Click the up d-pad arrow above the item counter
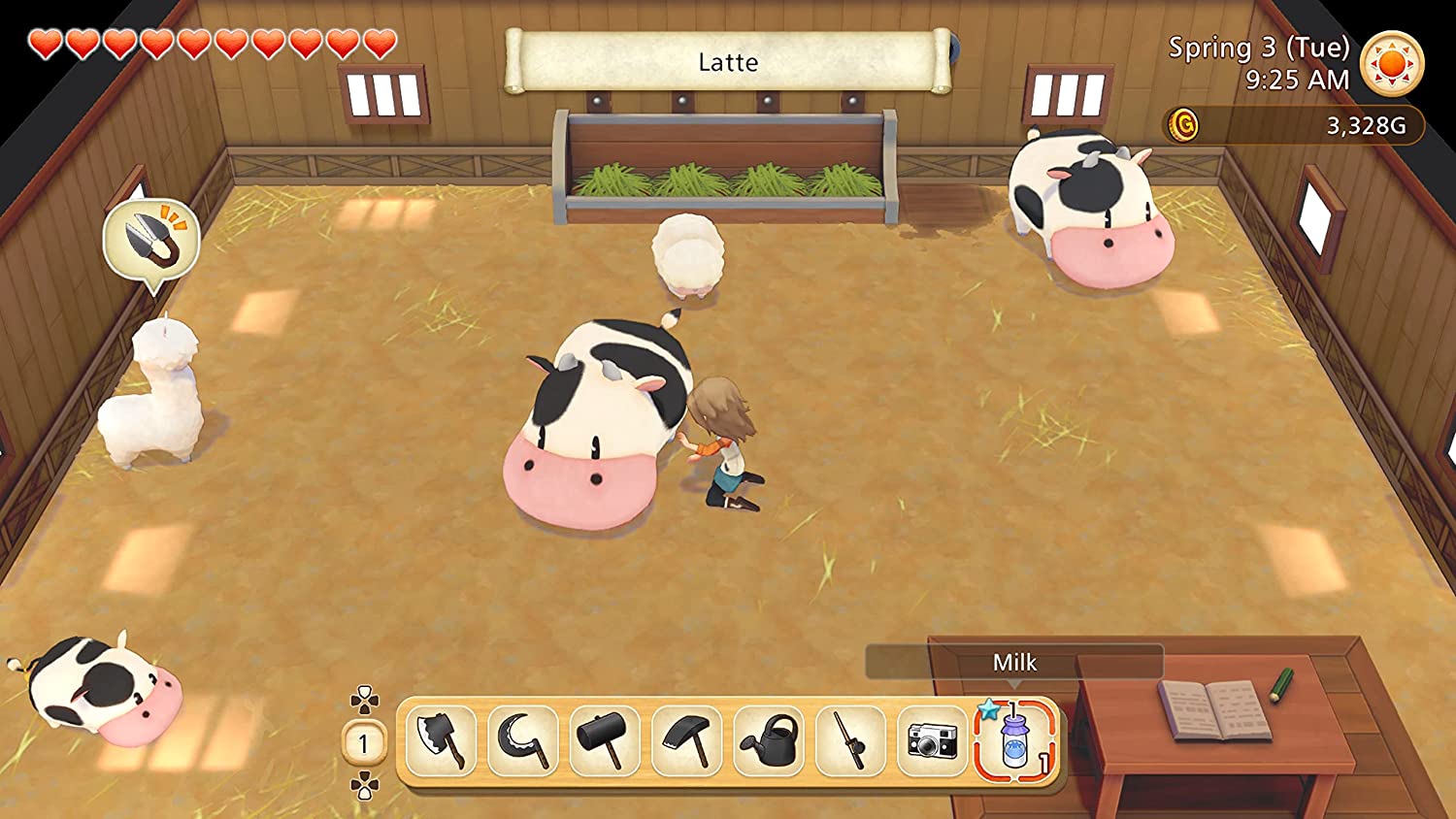 (x=364, y=696)
